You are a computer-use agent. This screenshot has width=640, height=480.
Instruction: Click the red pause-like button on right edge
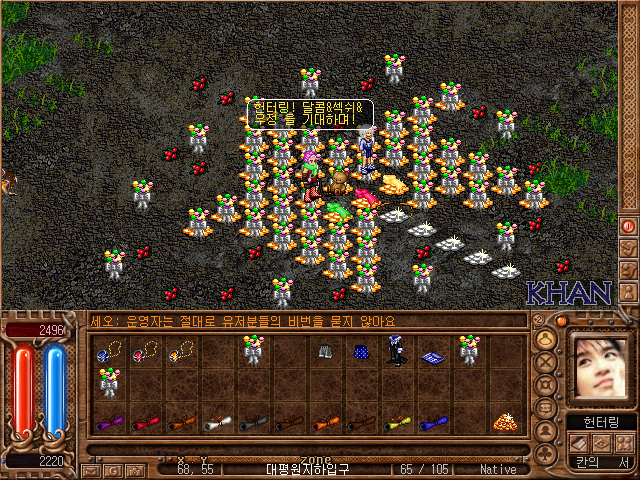[629, 227]
